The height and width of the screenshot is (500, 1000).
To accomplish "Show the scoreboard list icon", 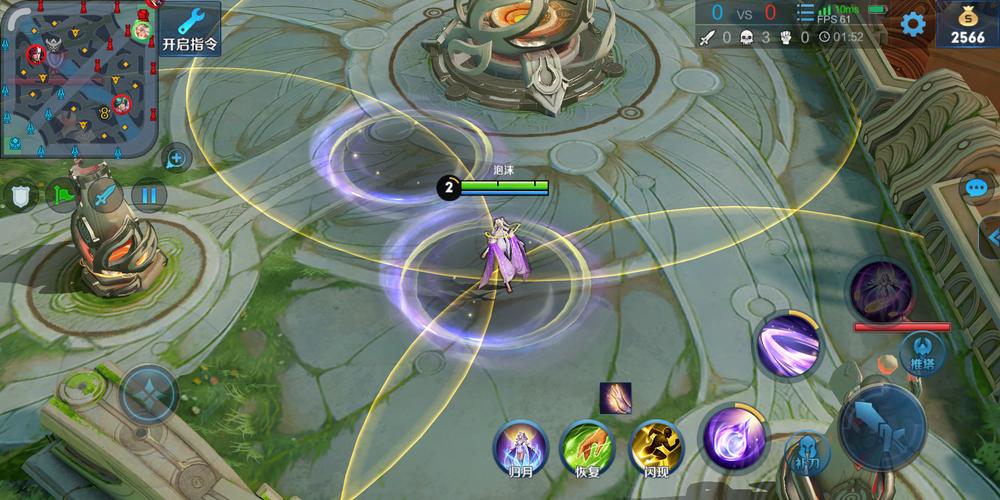I will tap(805, 13).
